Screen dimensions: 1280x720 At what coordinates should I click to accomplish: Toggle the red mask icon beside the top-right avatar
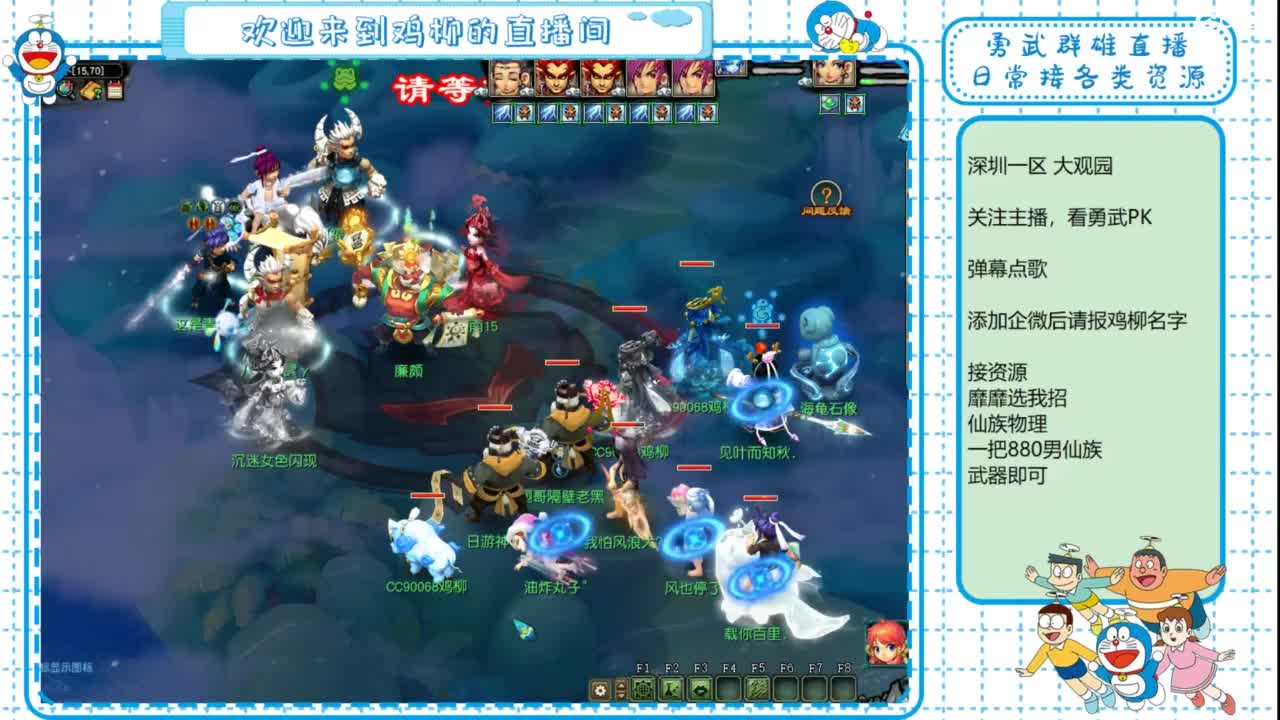(x=855, y=105)
